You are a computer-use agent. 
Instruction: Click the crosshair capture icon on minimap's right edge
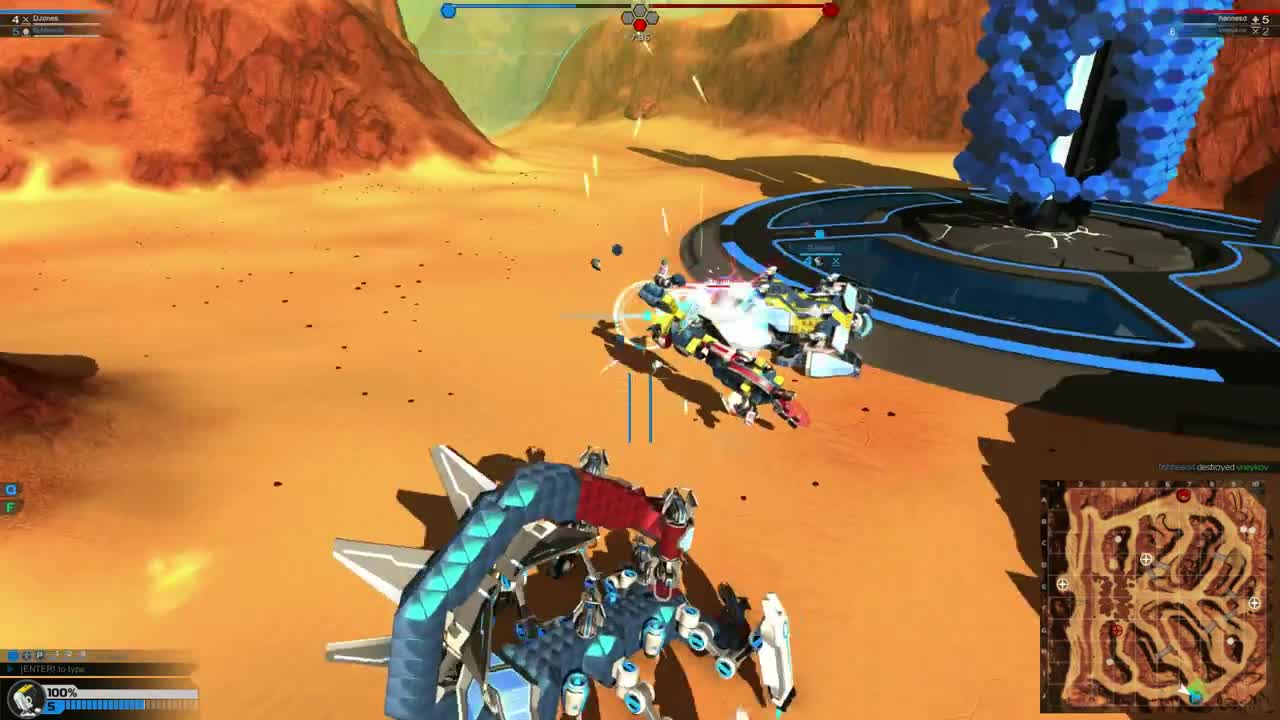coord(1253,603)
